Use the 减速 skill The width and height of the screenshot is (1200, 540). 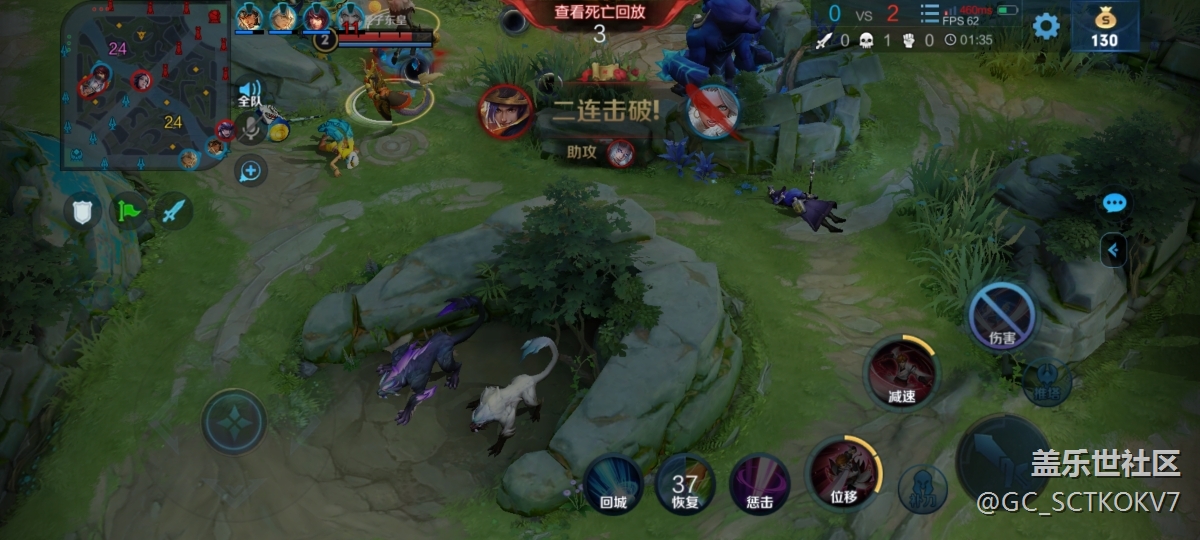901,374
